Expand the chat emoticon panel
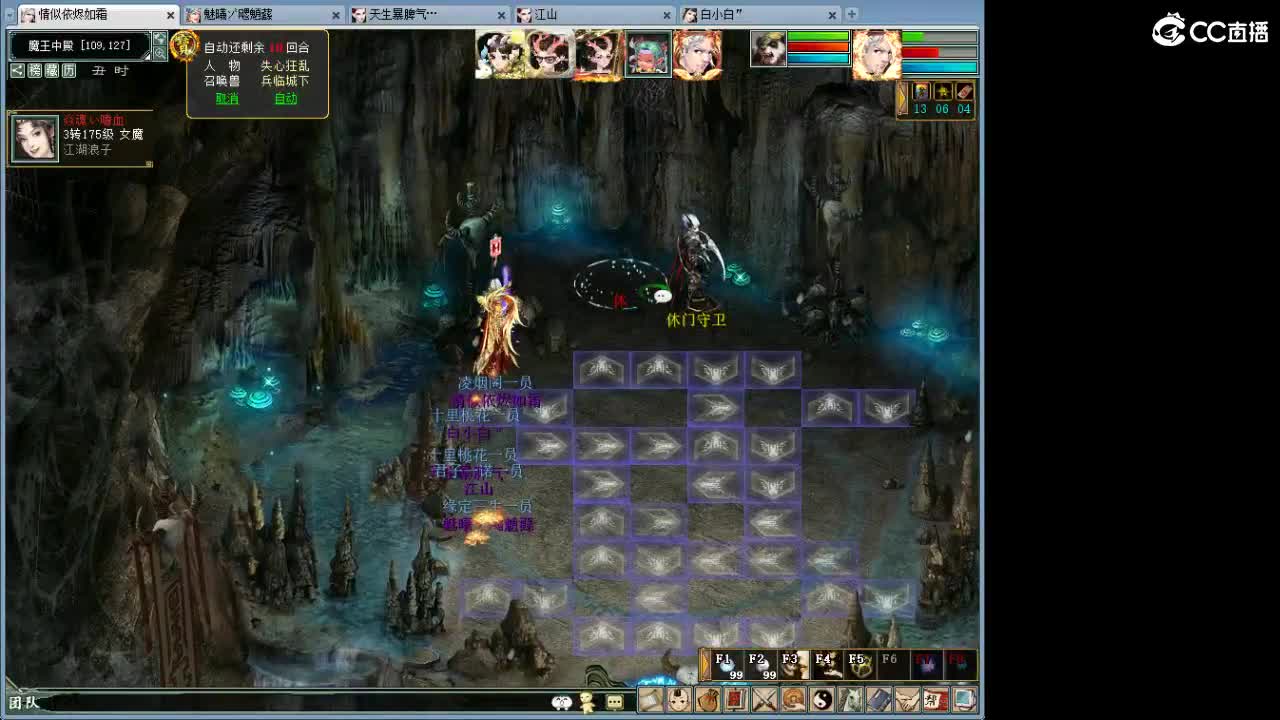Viewport: 1280px width, 720px height. point(563,703)
